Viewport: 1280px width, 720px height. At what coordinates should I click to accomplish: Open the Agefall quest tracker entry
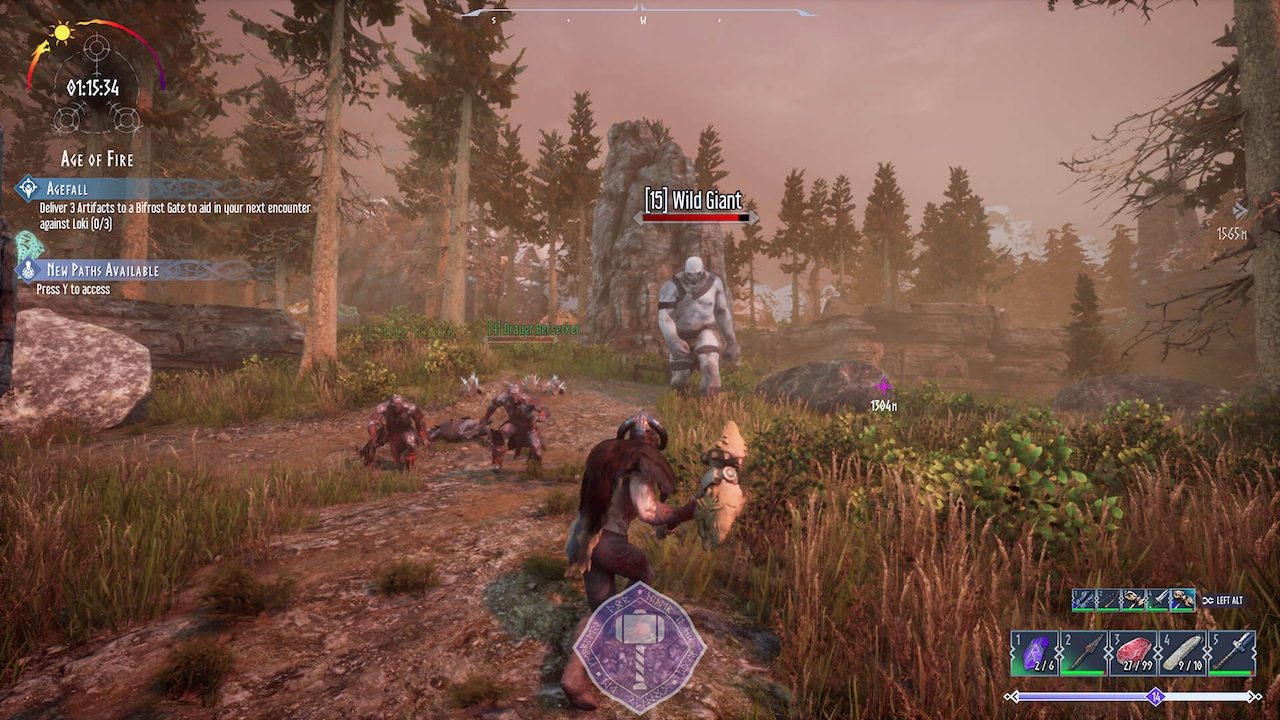coord(67,189)
